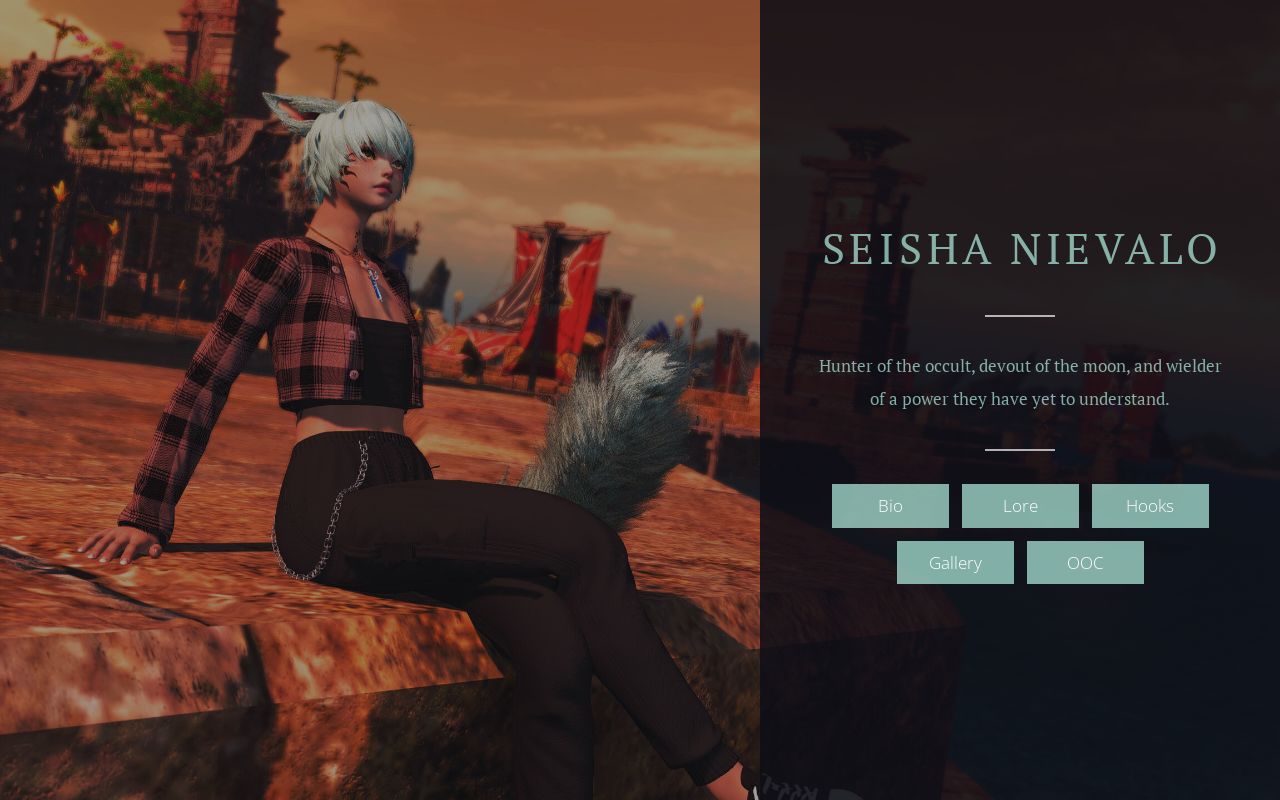Click the divider line above the buttons
Image resolution: width=1280 pixels, height=800 pixels.
1019,450
